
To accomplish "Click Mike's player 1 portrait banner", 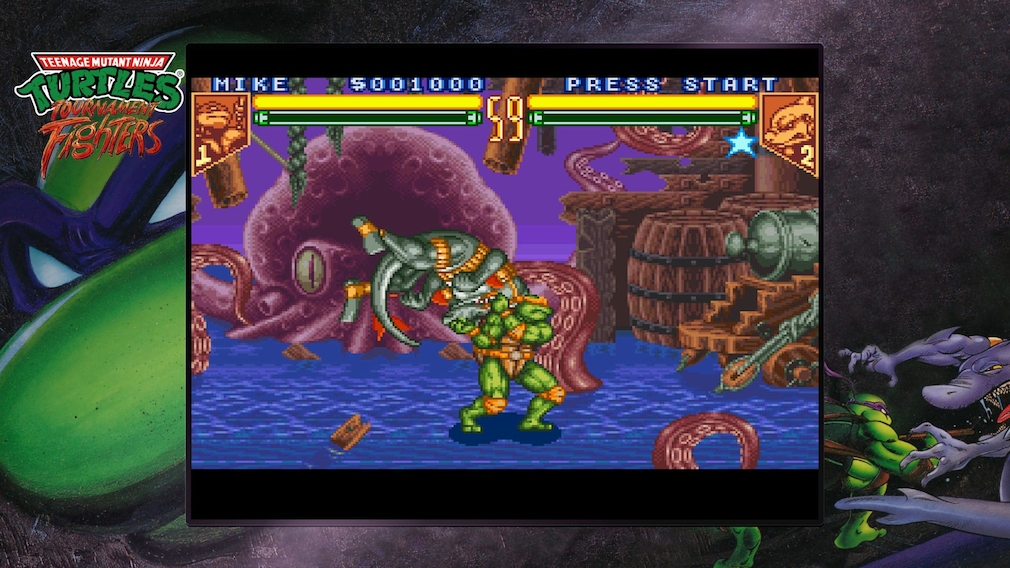I will coord(219,129).
